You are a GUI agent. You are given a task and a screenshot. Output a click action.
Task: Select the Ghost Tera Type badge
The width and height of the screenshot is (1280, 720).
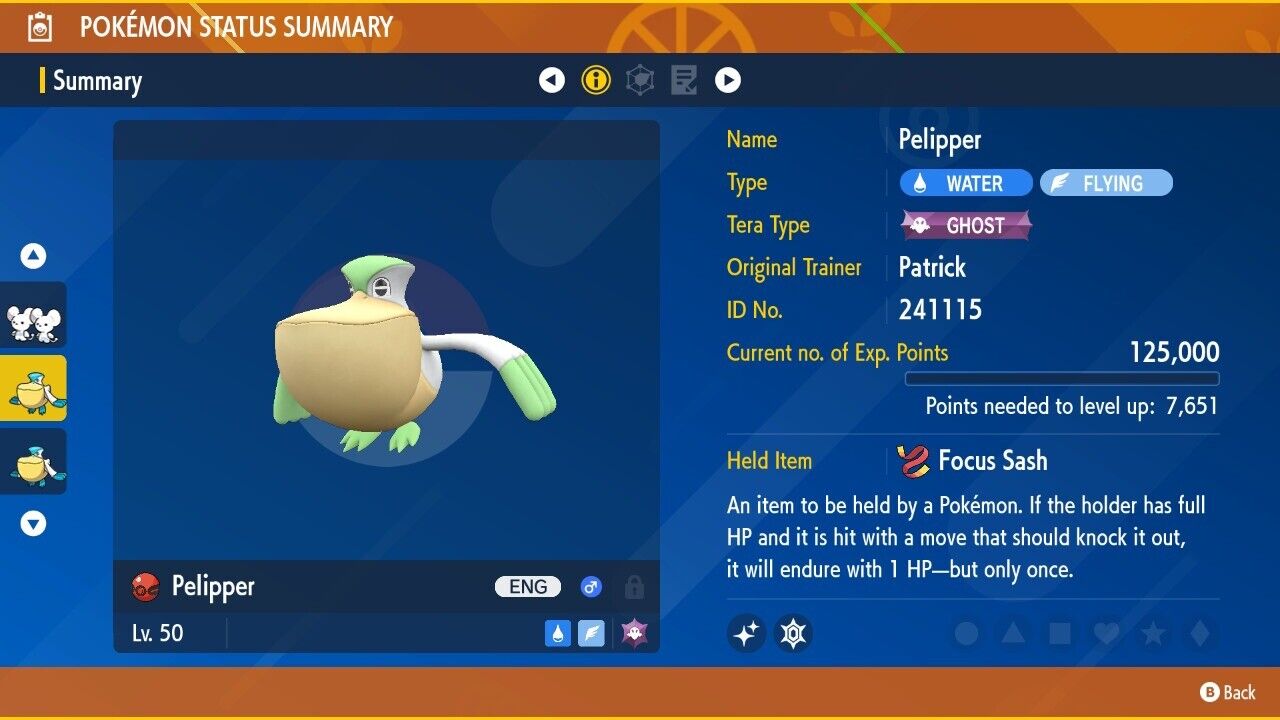966,226
